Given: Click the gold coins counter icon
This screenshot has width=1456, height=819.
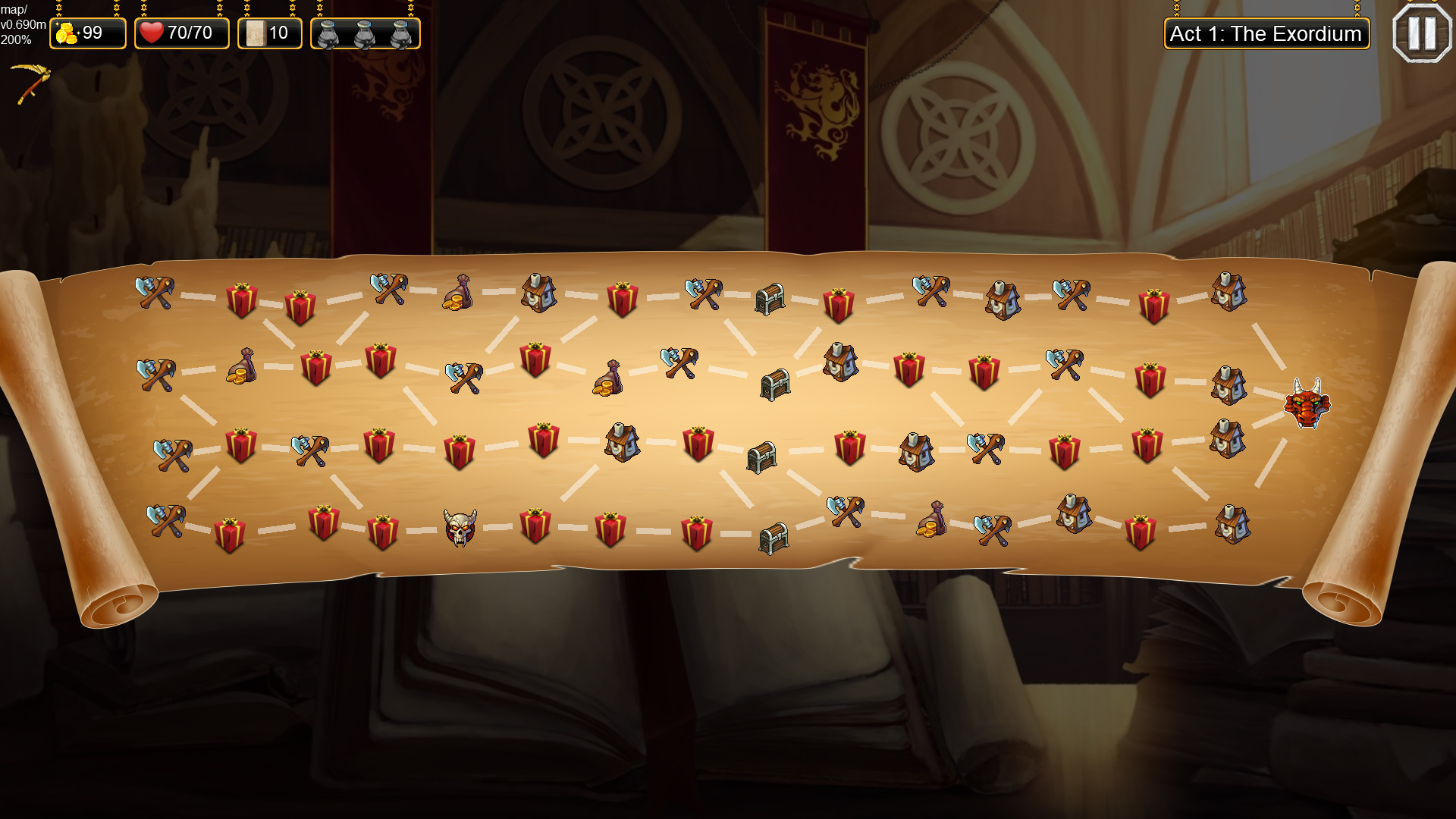Looking at the screenshot, I should (67, 33).
